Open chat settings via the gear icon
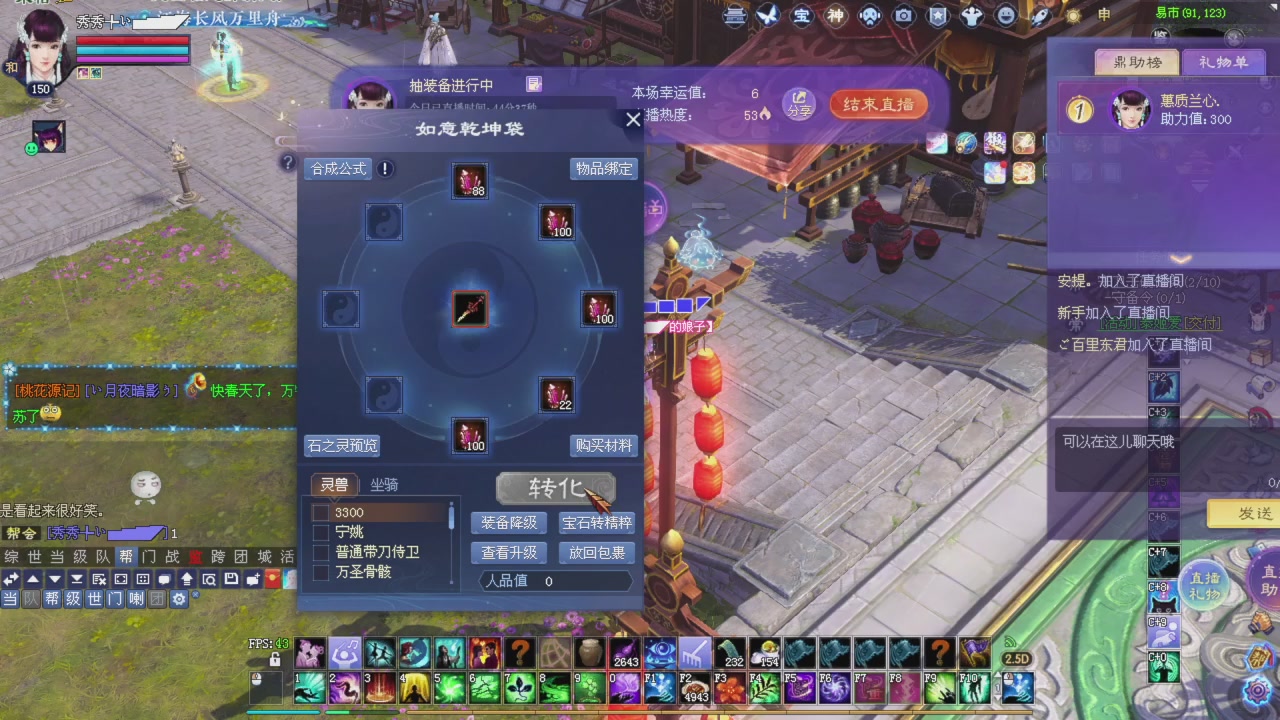Image resolution: width=1280 pixels, height=720 pixels. [179, 600]
